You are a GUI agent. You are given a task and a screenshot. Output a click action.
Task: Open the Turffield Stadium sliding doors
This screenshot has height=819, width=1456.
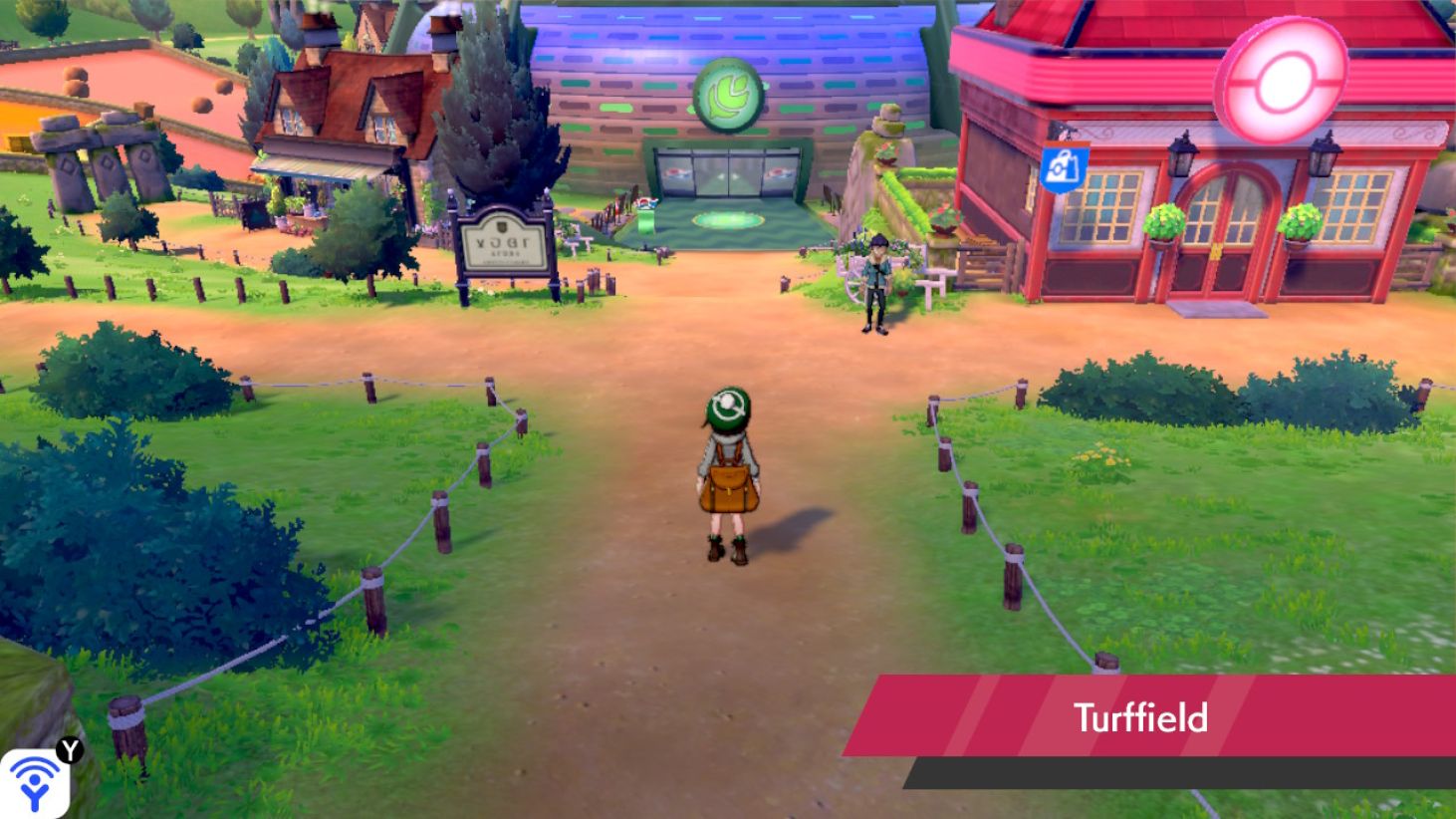tap(727, 174)
